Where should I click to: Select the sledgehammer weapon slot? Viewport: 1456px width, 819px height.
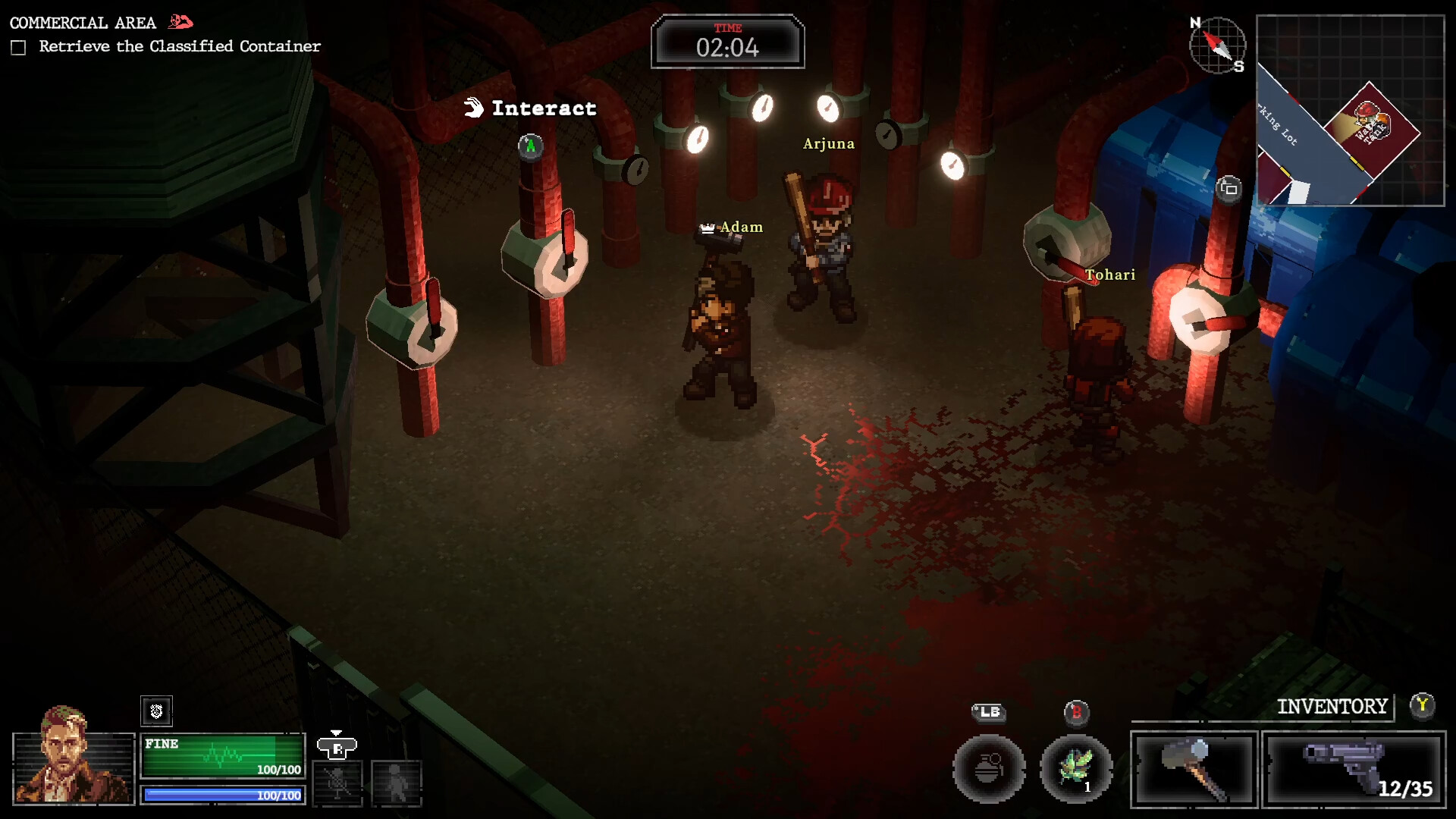tap(1194, 769)
